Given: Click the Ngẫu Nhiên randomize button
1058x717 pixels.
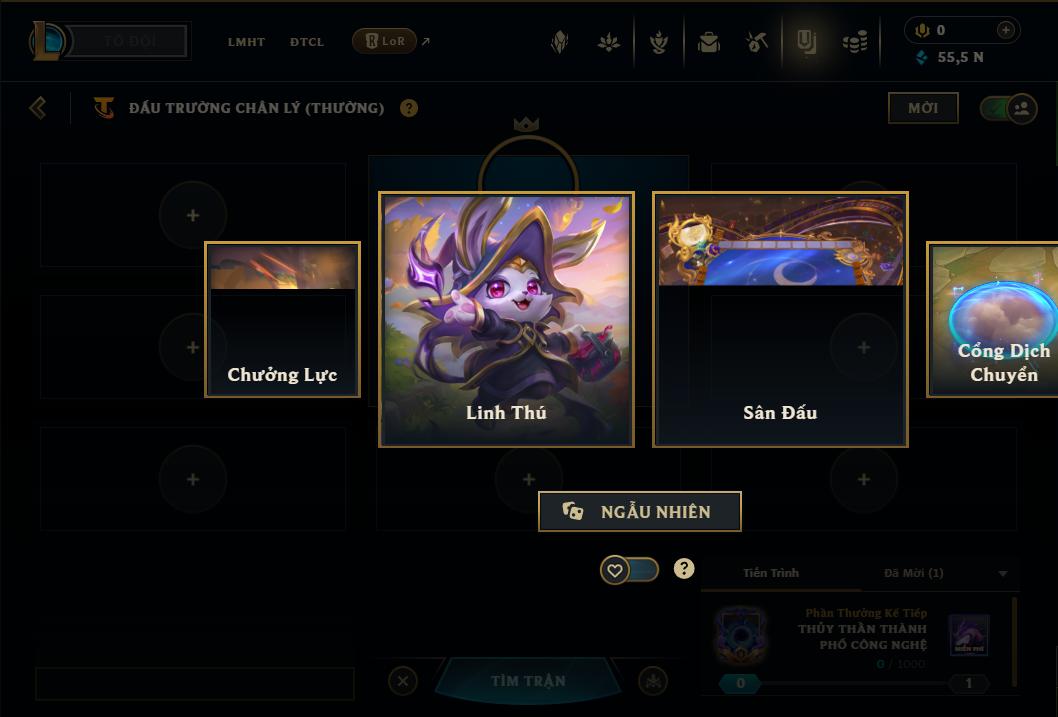Looking at the screenshot, I should coord(640,511).
